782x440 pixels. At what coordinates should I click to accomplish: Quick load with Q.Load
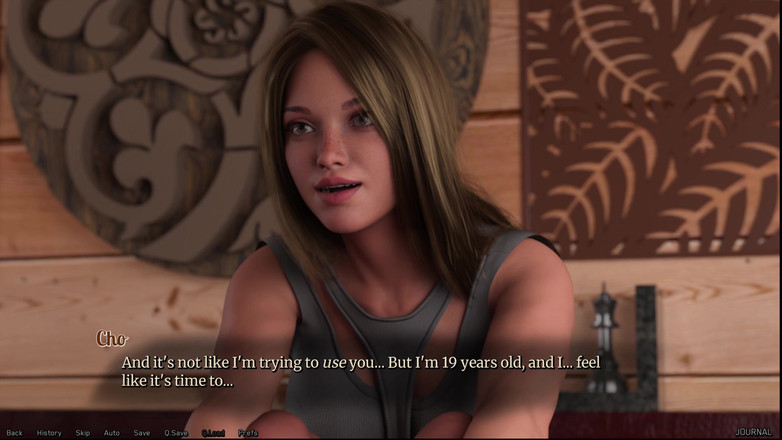pos(213,433)
